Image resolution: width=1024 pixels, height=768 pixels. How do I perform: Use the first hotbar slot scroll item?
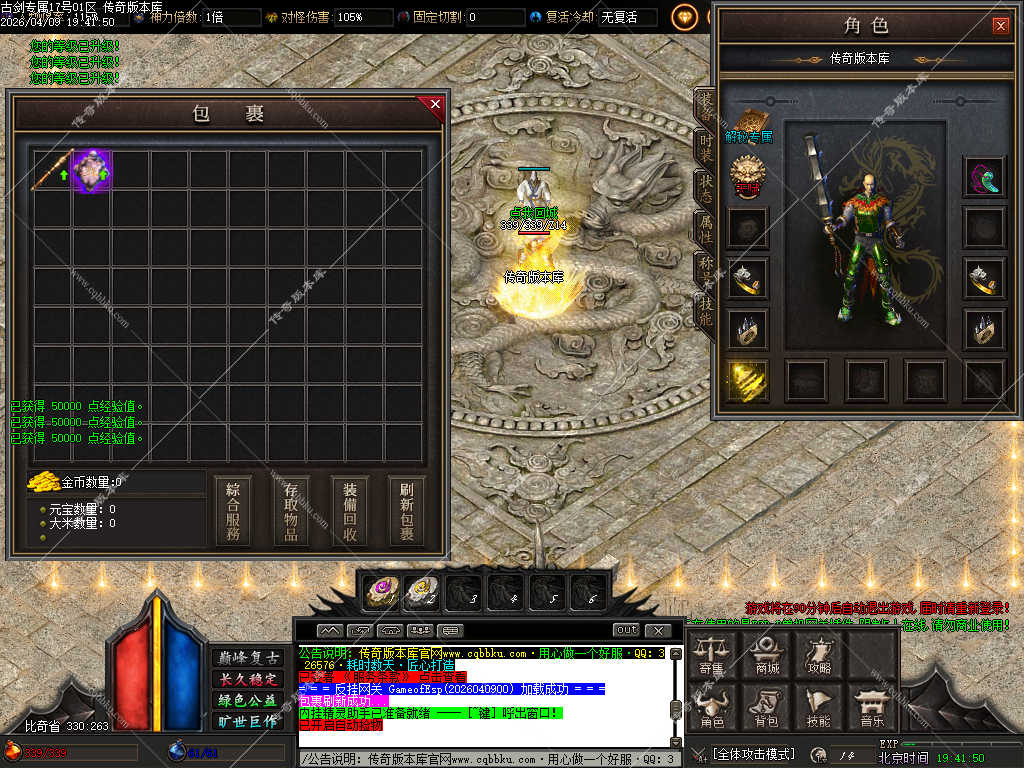380,592
